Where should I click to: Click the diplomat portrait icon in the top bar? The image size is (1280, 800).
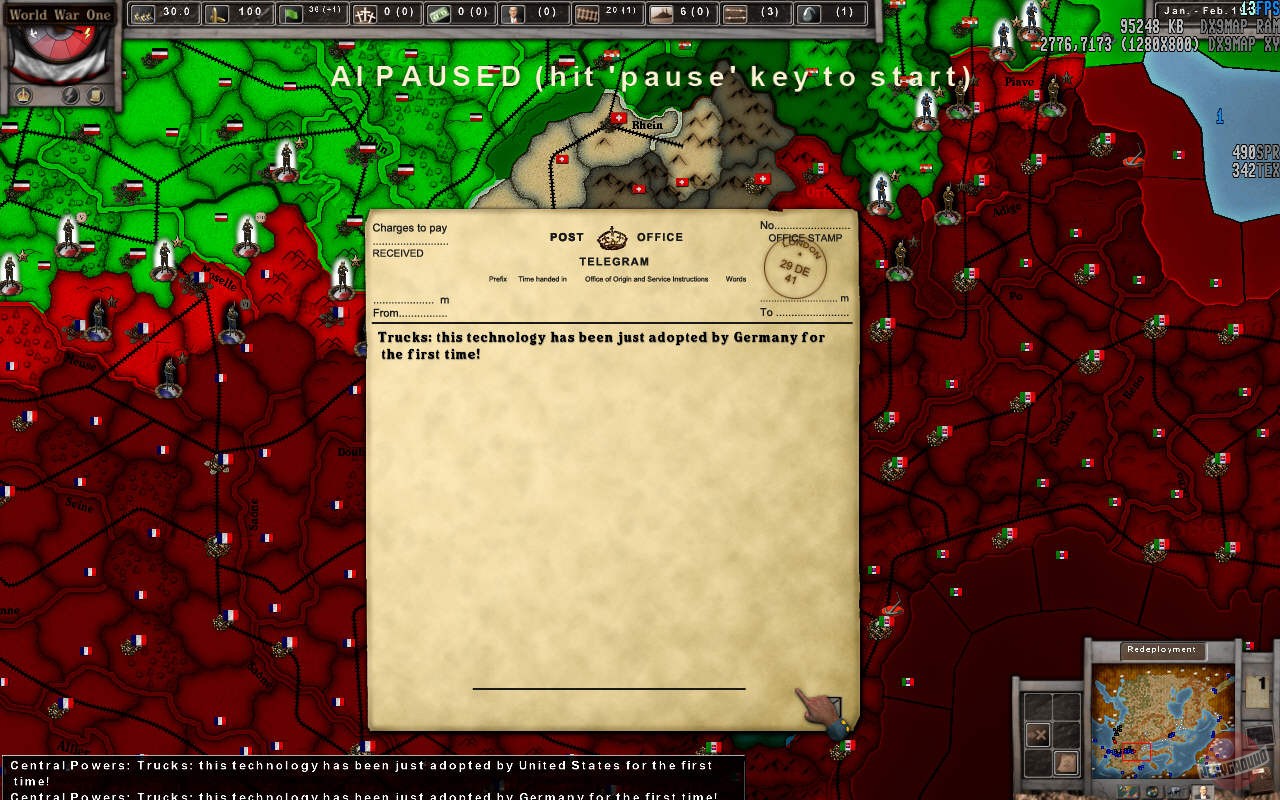tap(511, 13)
